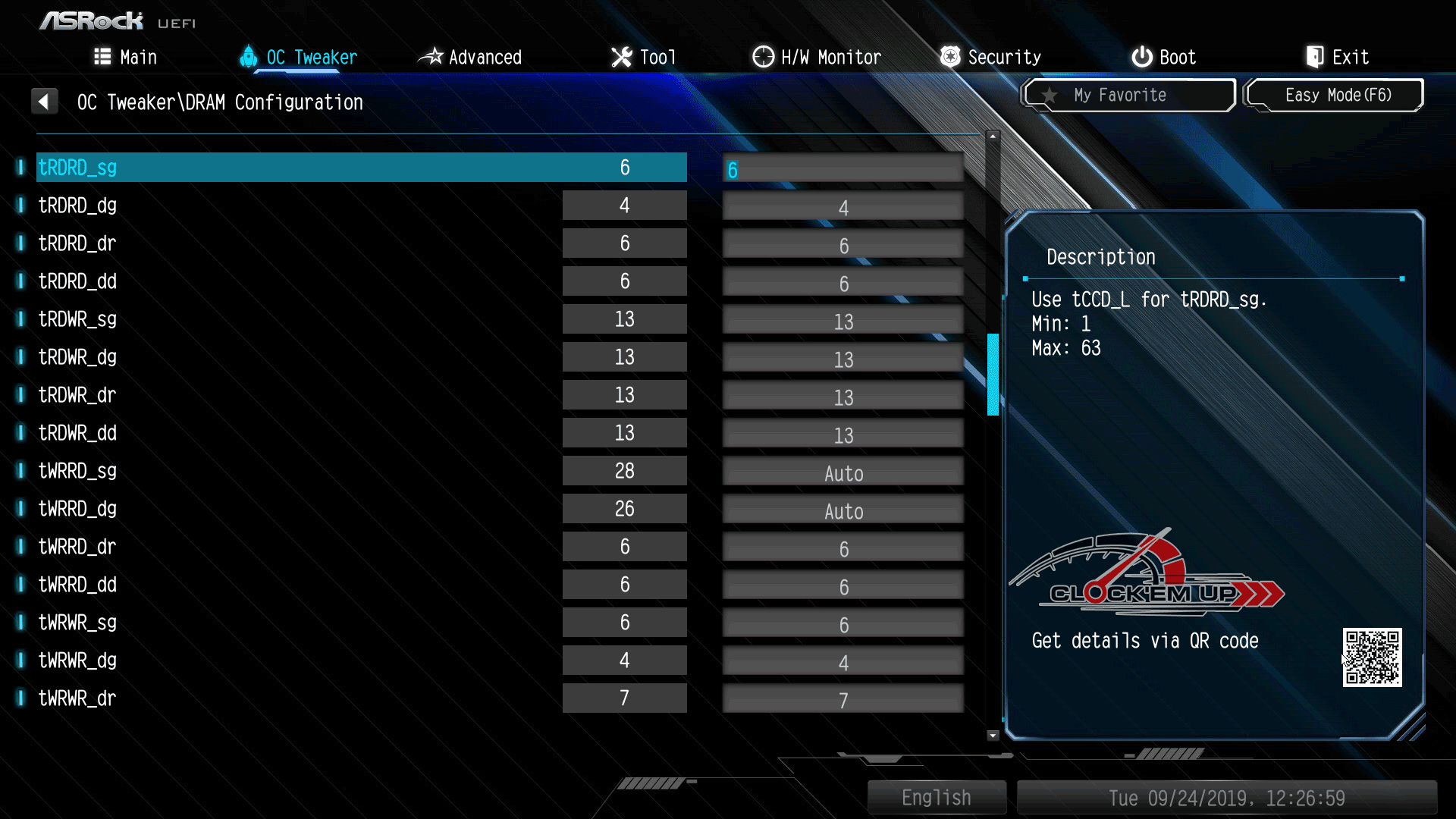Switch to the Advanced tab
Viewport: 1456px width, 819px height.
470,58
